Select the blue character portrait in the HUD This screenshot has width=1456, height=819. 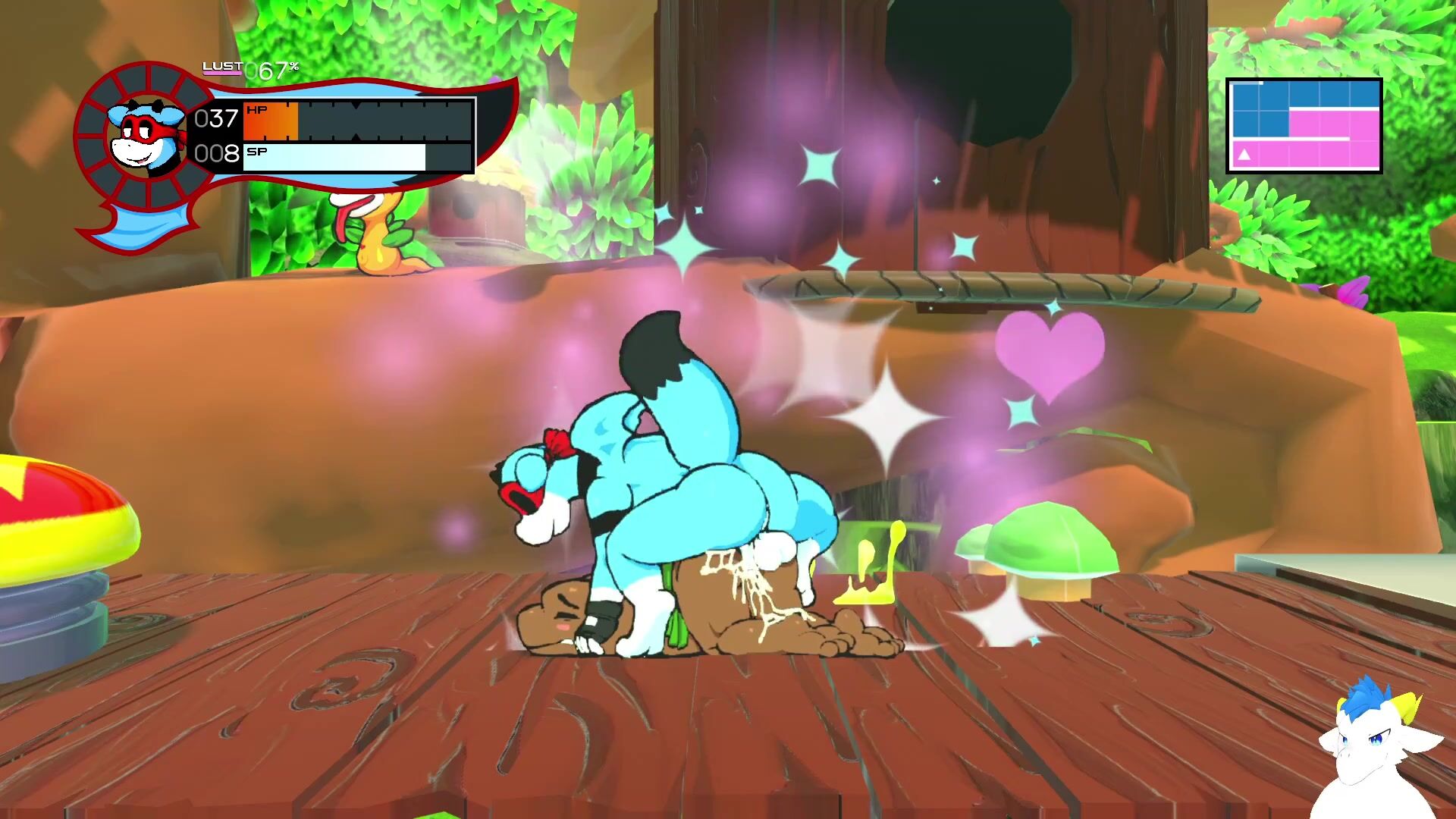pos(147,137)
